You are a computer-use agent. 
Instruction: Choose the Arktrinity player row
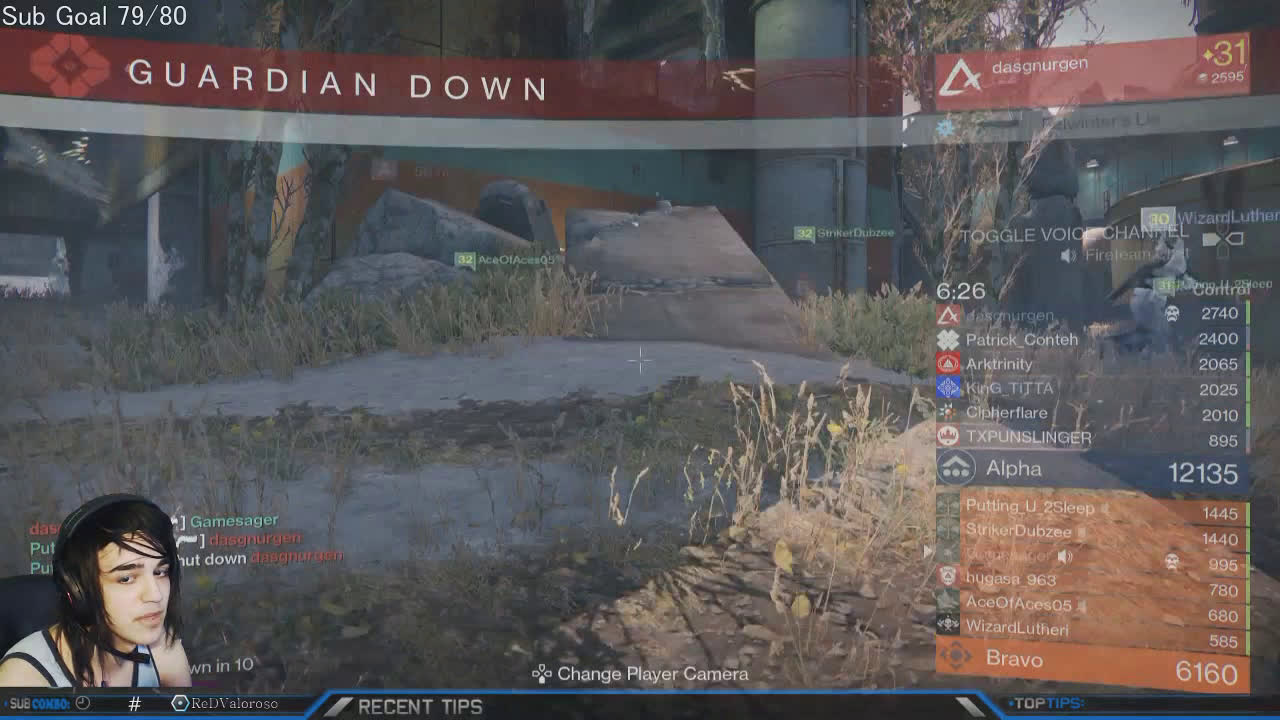(x=1090, y=364)
